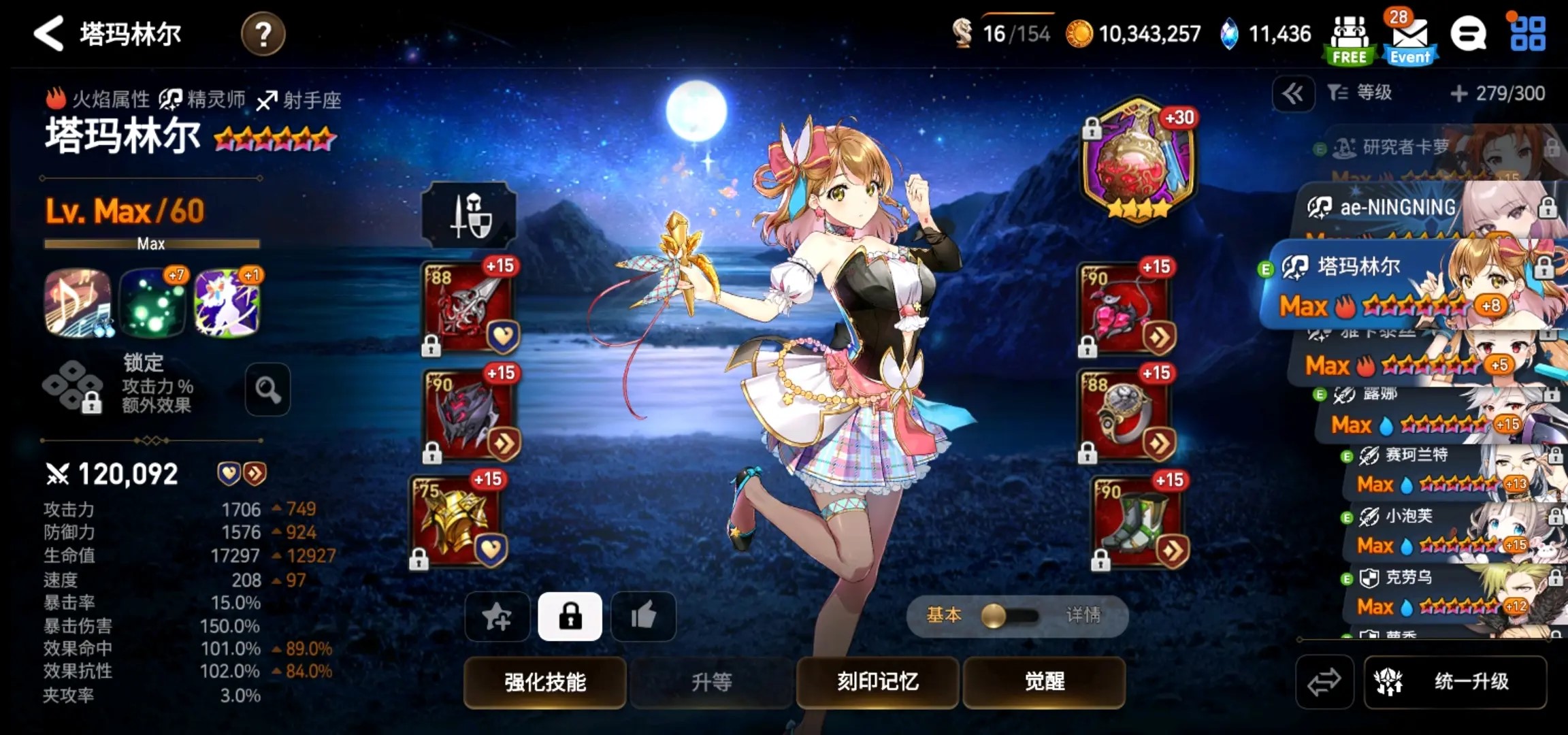Open the FREE dispenser shop icon
Image resolution: width=1568 pixels, height=735 pixels.
pyautogui.click(x=1348, y=34)
